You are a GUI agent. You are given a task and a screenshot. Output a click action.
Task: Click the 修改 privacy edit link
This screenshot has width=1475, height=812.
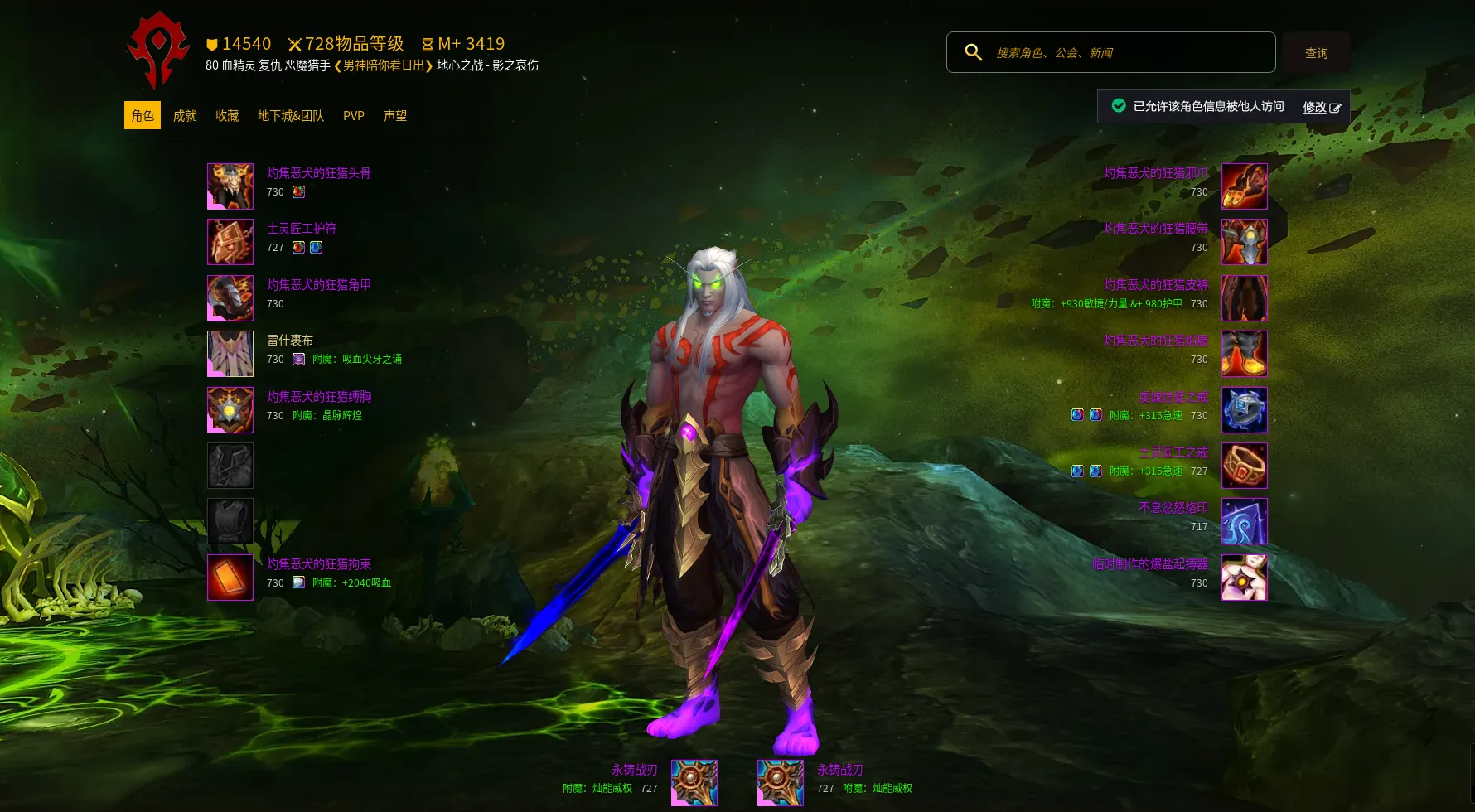(1321, 107)
